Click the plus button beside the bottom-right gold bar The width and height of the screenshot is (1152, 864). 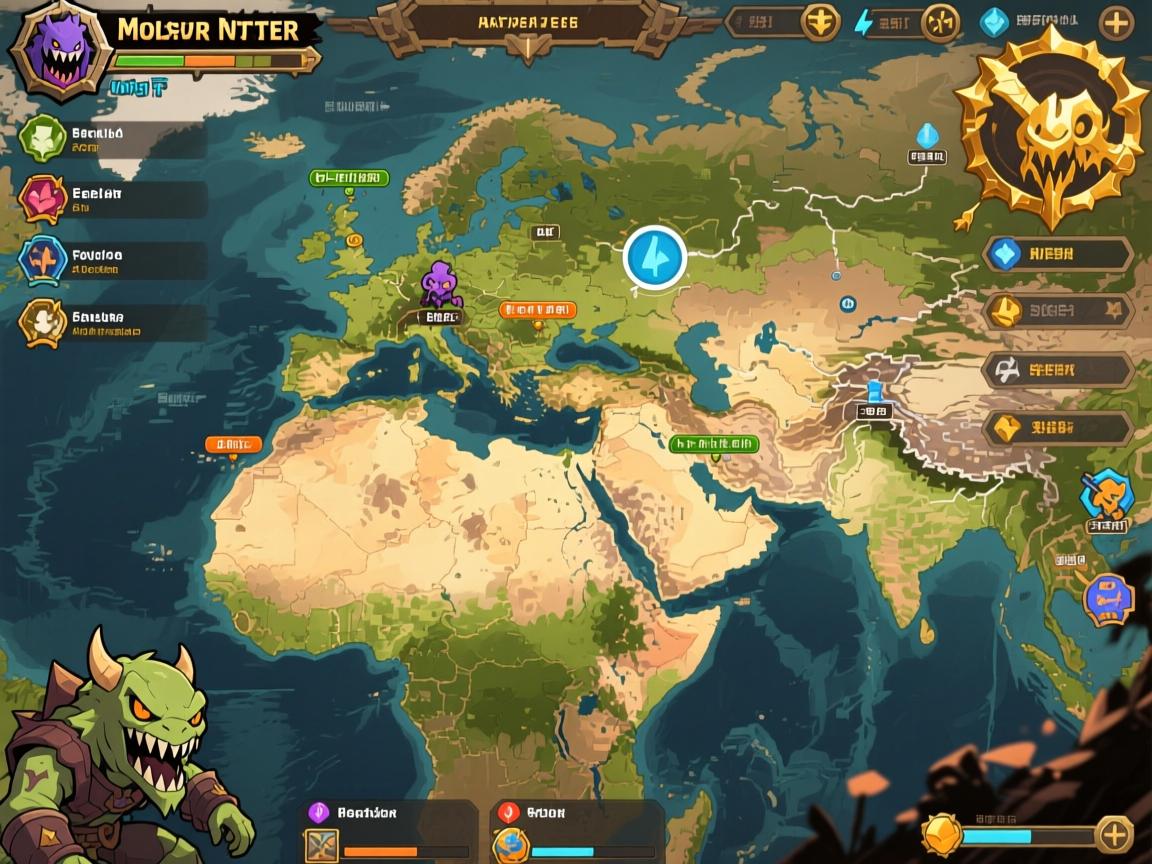1113,834
